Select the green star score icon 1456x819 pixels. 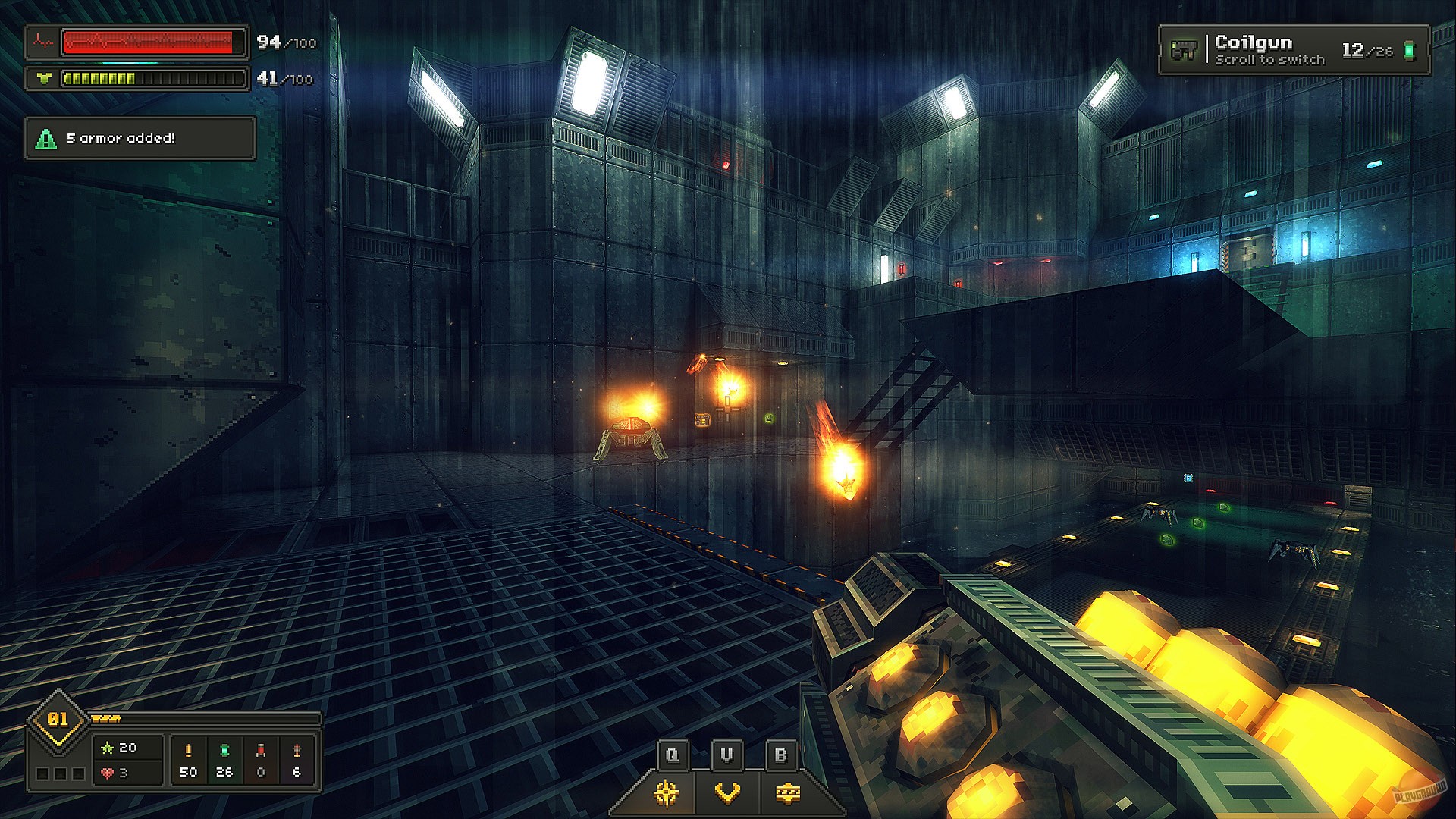(108, 748)
